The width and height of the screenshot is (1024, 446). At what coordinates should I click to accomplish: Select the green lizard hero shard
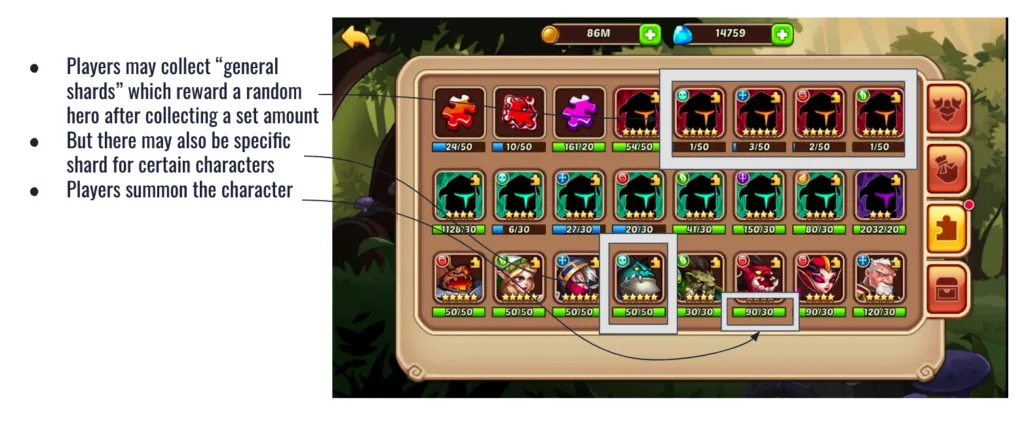tap(699, 278)
